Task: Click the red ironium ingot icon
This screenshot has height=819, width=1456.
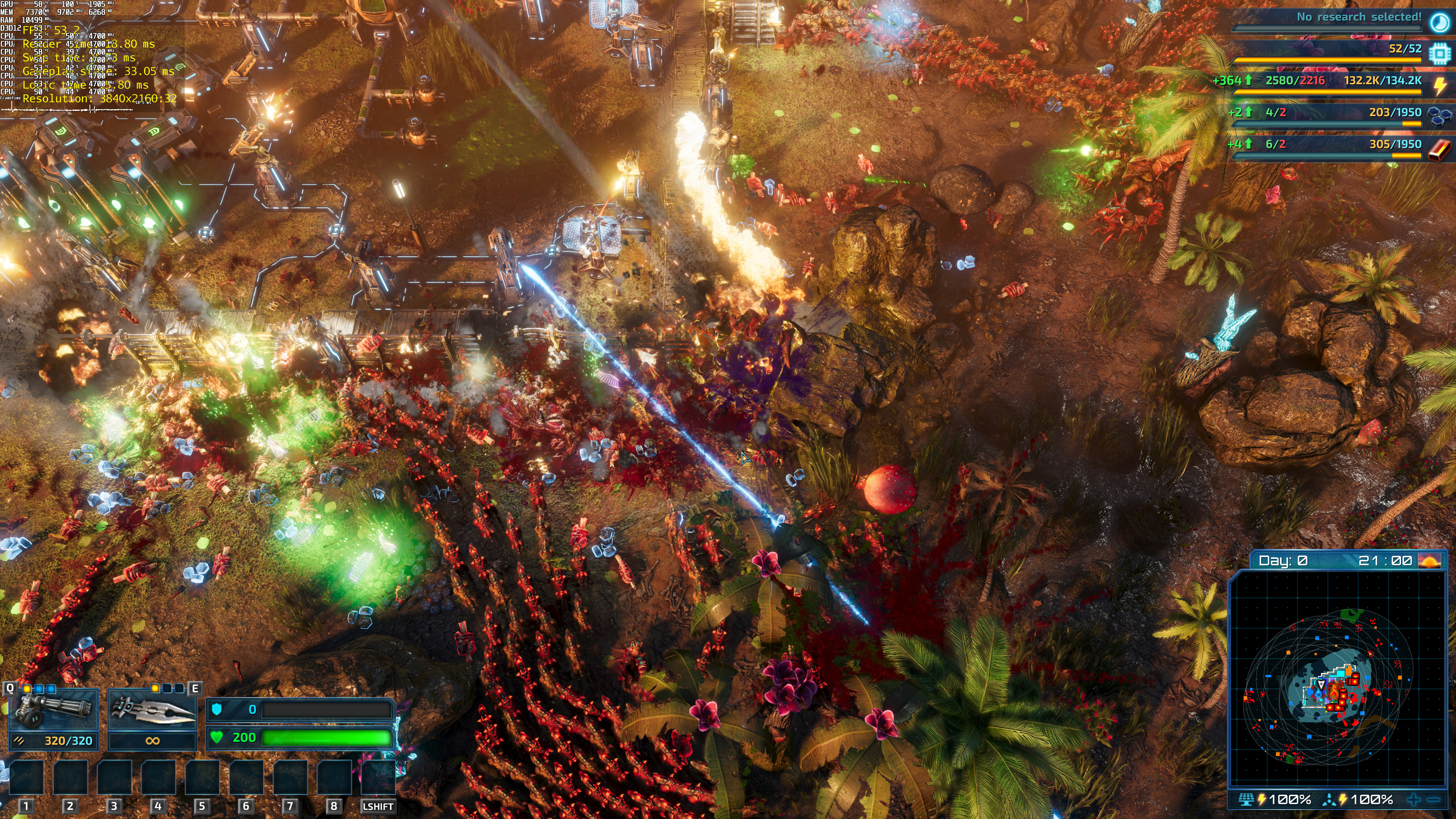Action: pyautogui.click(x=1439, y=149)
